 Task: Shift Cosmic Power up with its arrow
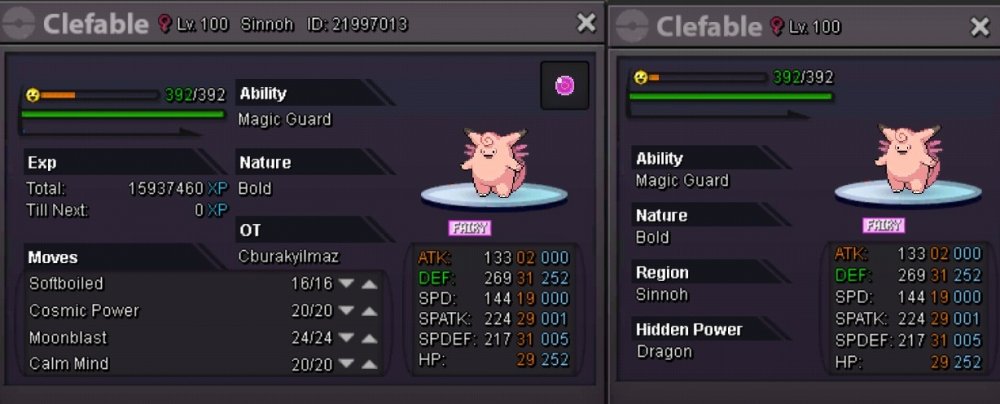point(370,311)
